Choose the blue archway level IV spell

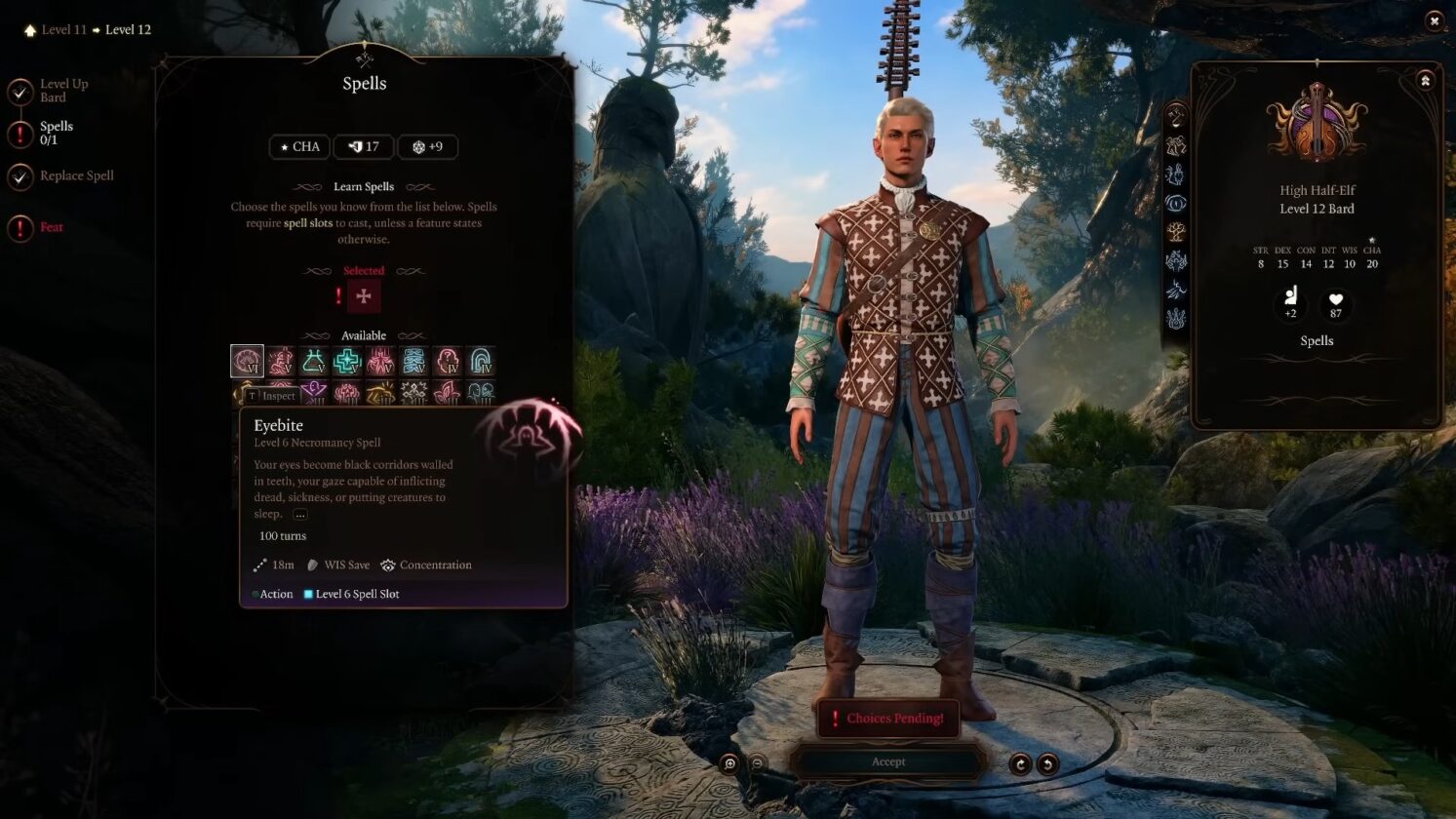(x=480, y=361)
